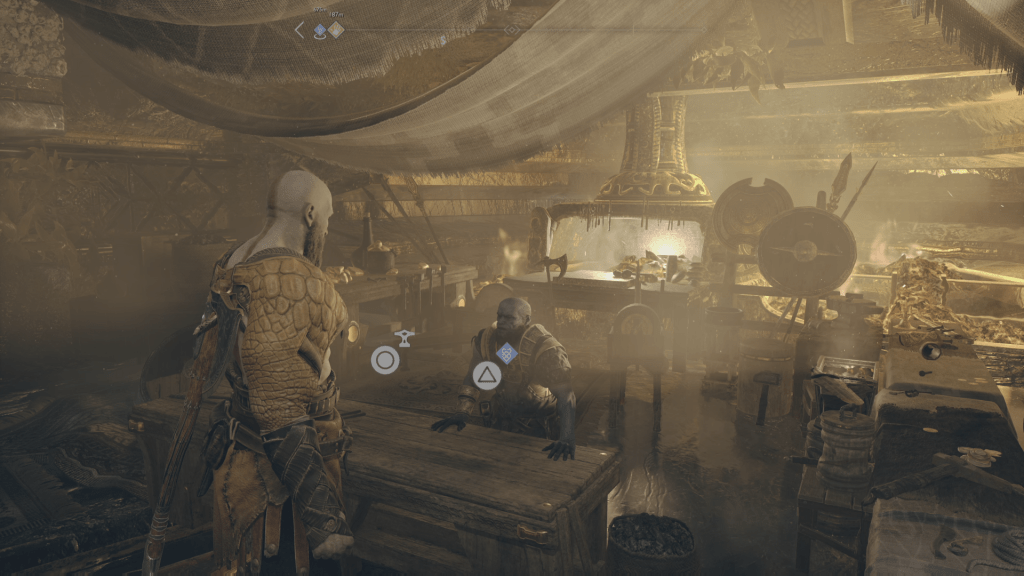The width and height of the screenshot is (1024, 576).
Task: Click the blue quest marker on compass
Action: coord(320,31)
